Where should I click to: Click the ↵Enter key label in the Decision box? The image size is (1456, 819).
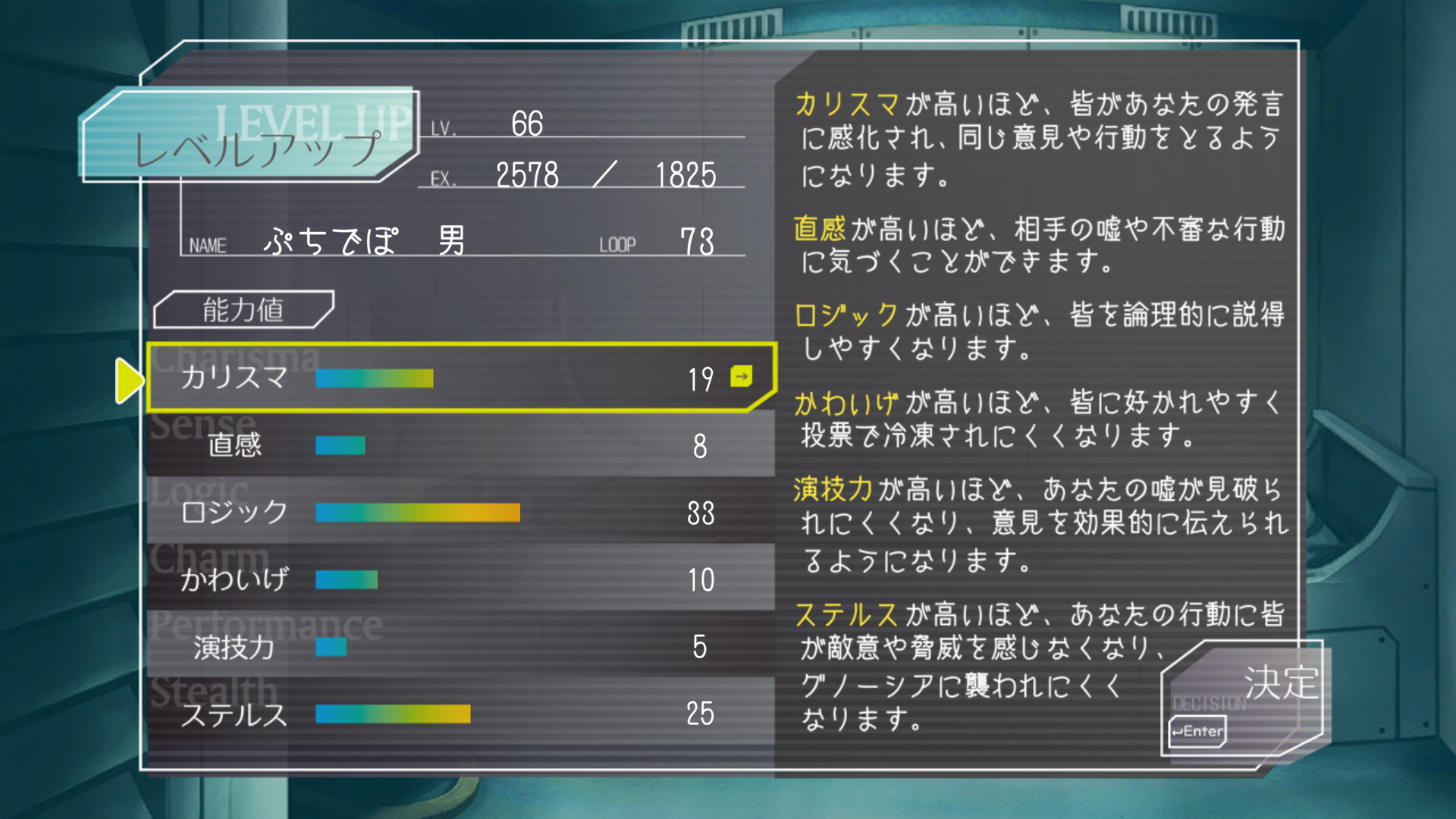[x=1197, y=733]
